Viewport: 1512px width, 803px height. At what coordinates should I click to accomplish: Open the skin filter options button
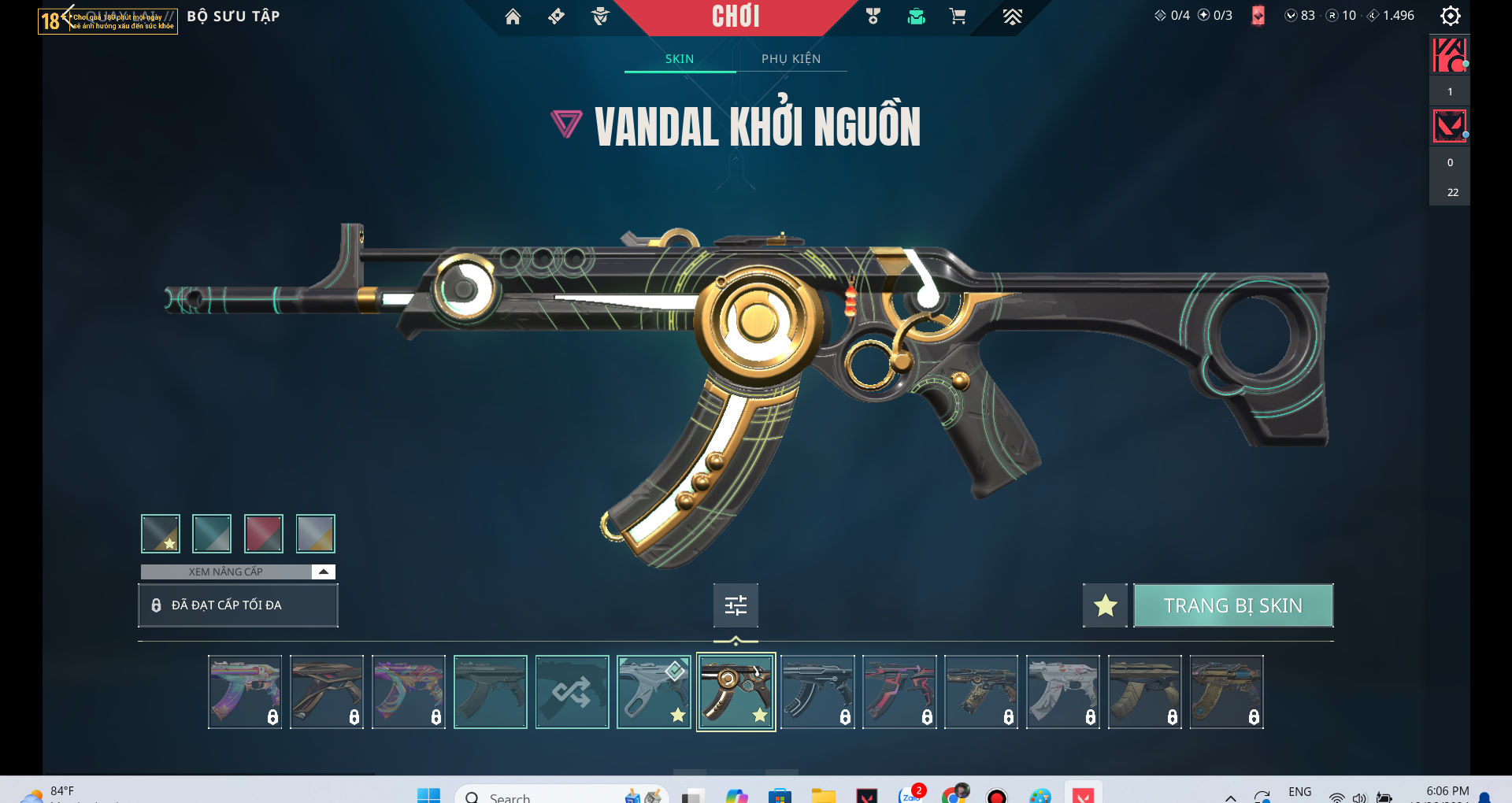736,605
